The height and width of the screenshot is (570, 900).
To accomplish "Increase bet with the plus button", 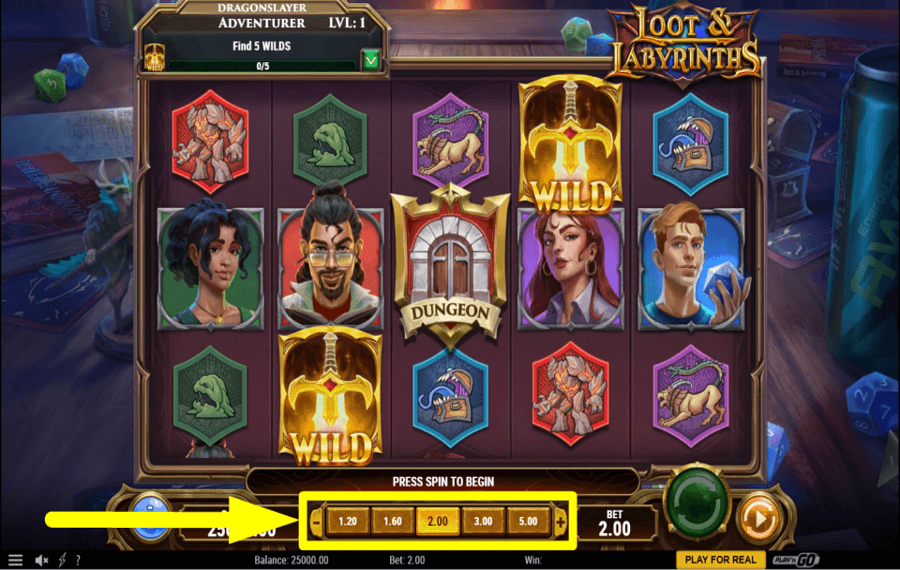I will [560, 521].
